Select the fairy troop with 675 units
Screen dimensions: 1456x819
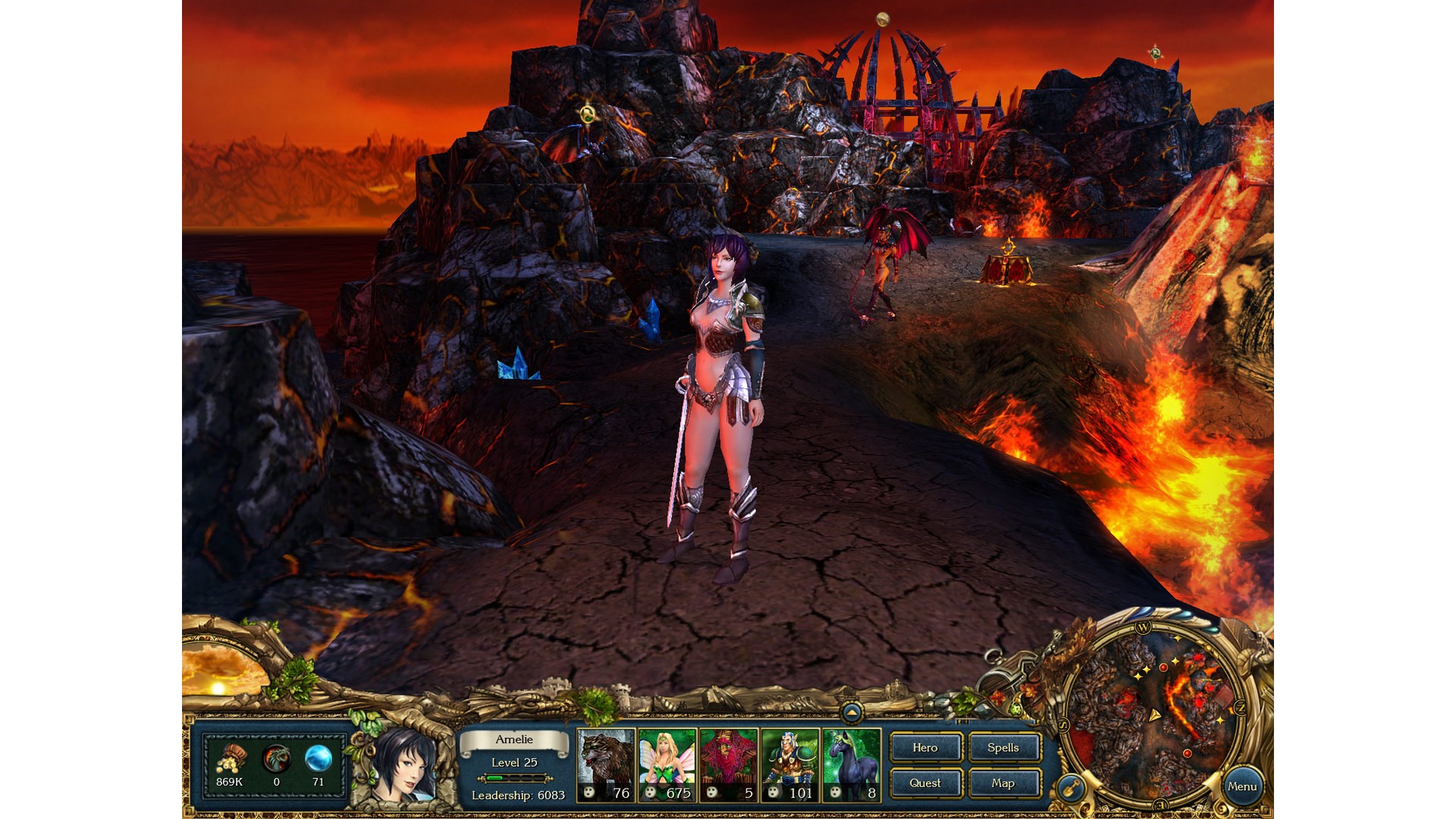[667, 765]
